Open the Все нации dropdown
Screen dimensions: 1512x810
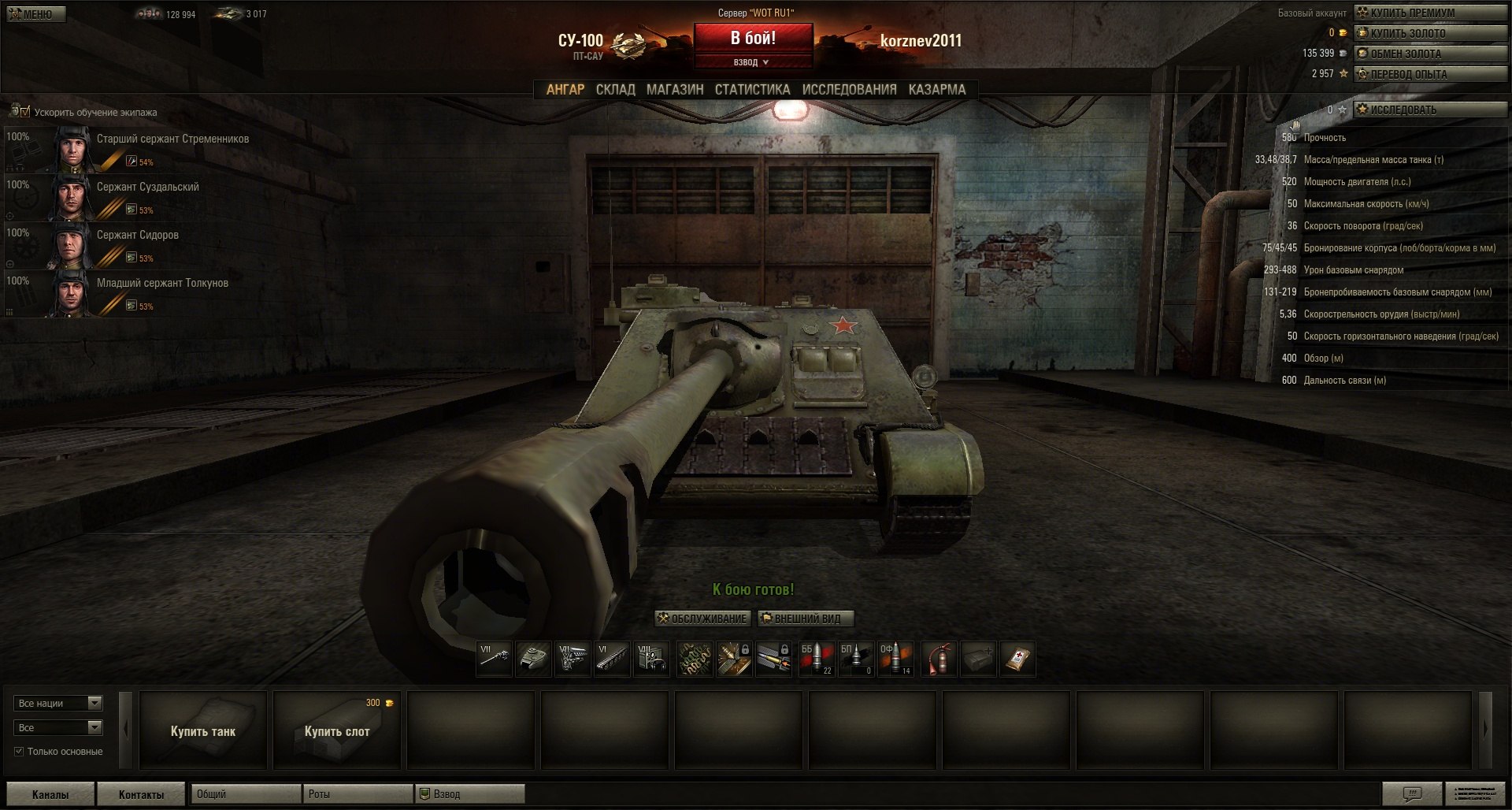click(58, 704)
